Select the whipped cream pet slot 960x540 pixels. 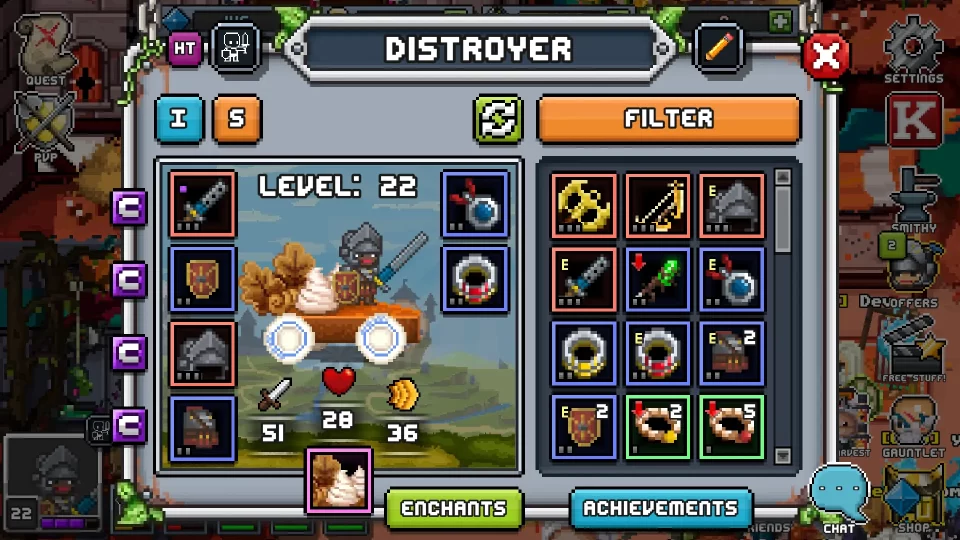(340, 479)
